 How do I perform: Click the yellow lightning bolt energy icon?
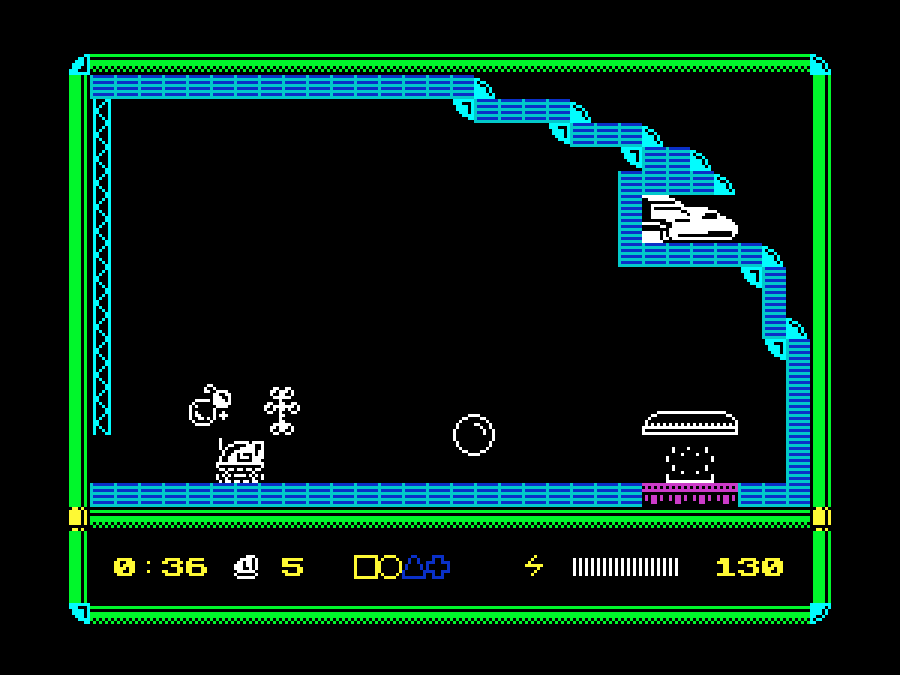534,567
